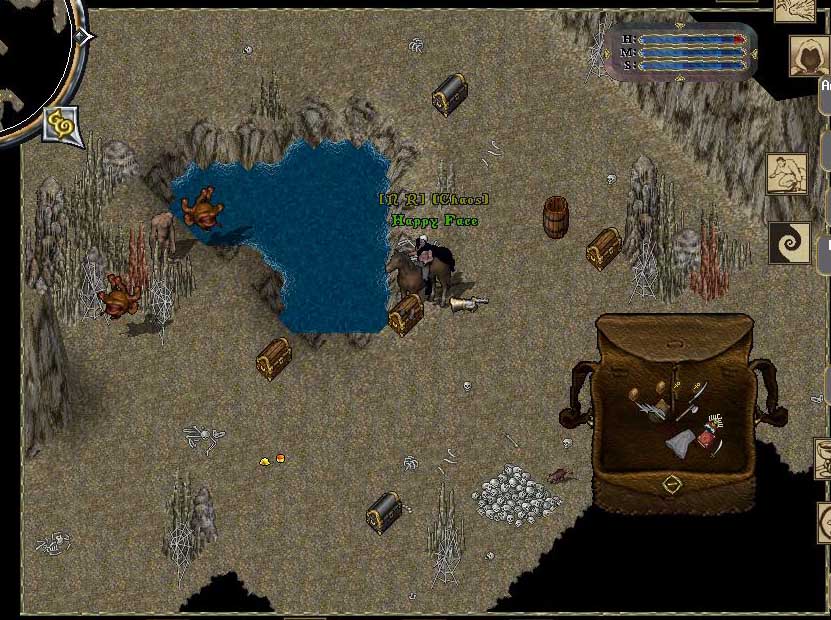
Task: Use the crouching figure ability icon
Action: coord(787,174)
